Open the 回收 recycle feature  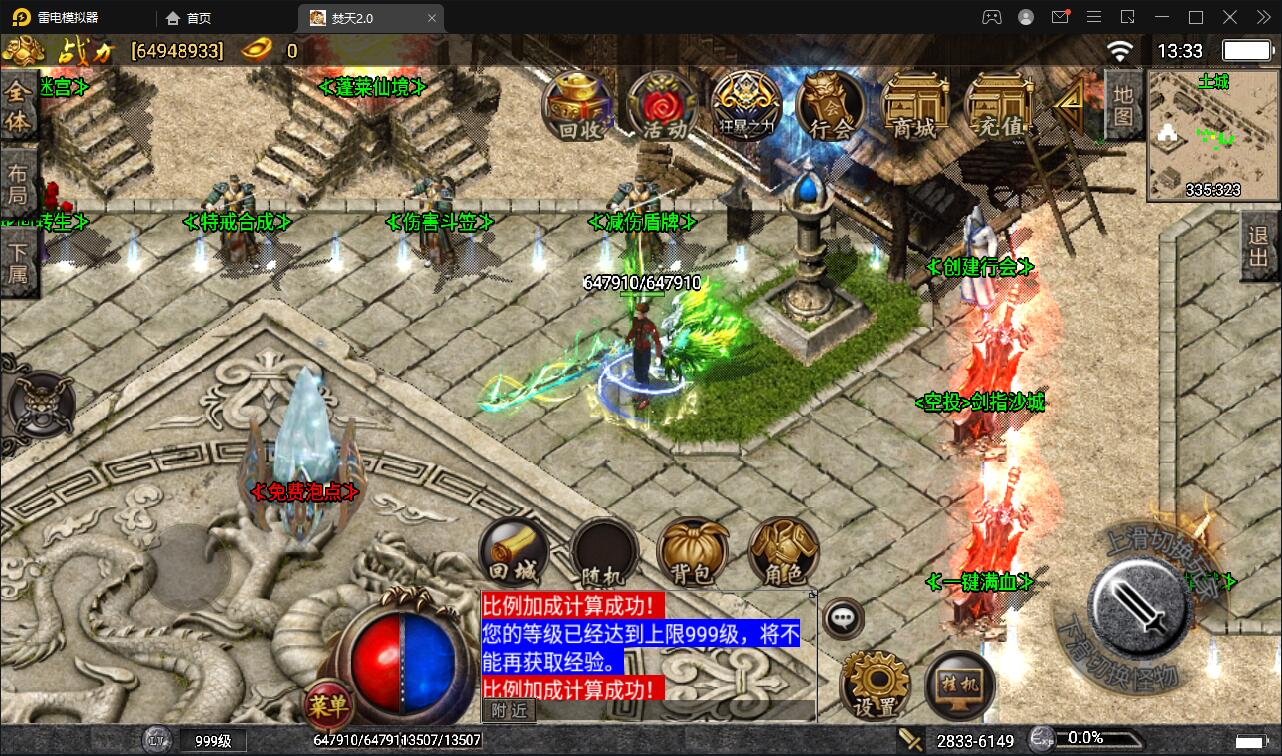[577, 105]
